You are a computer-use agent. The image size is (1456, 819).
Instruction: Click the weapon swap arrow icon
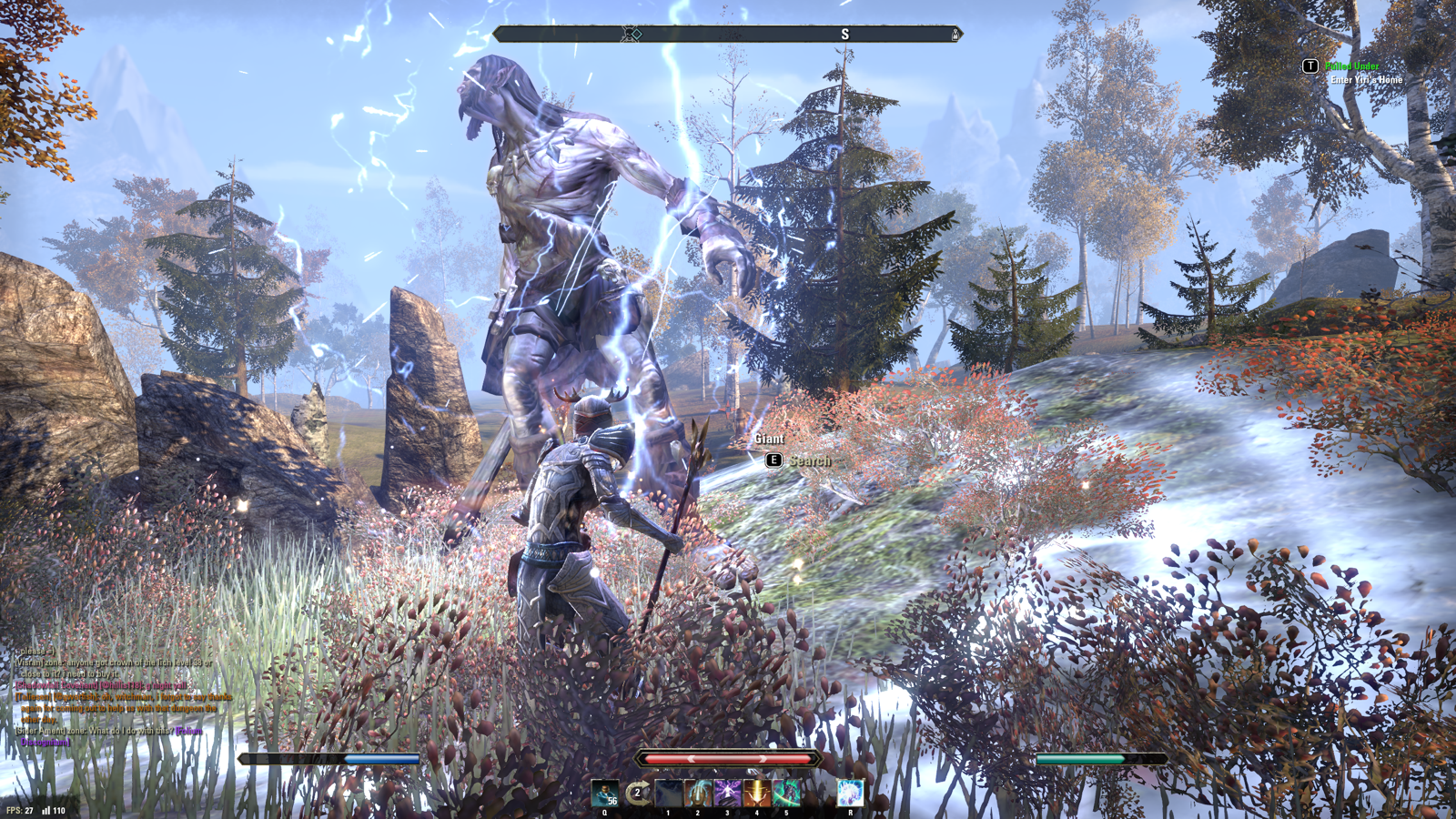(638, 793)
